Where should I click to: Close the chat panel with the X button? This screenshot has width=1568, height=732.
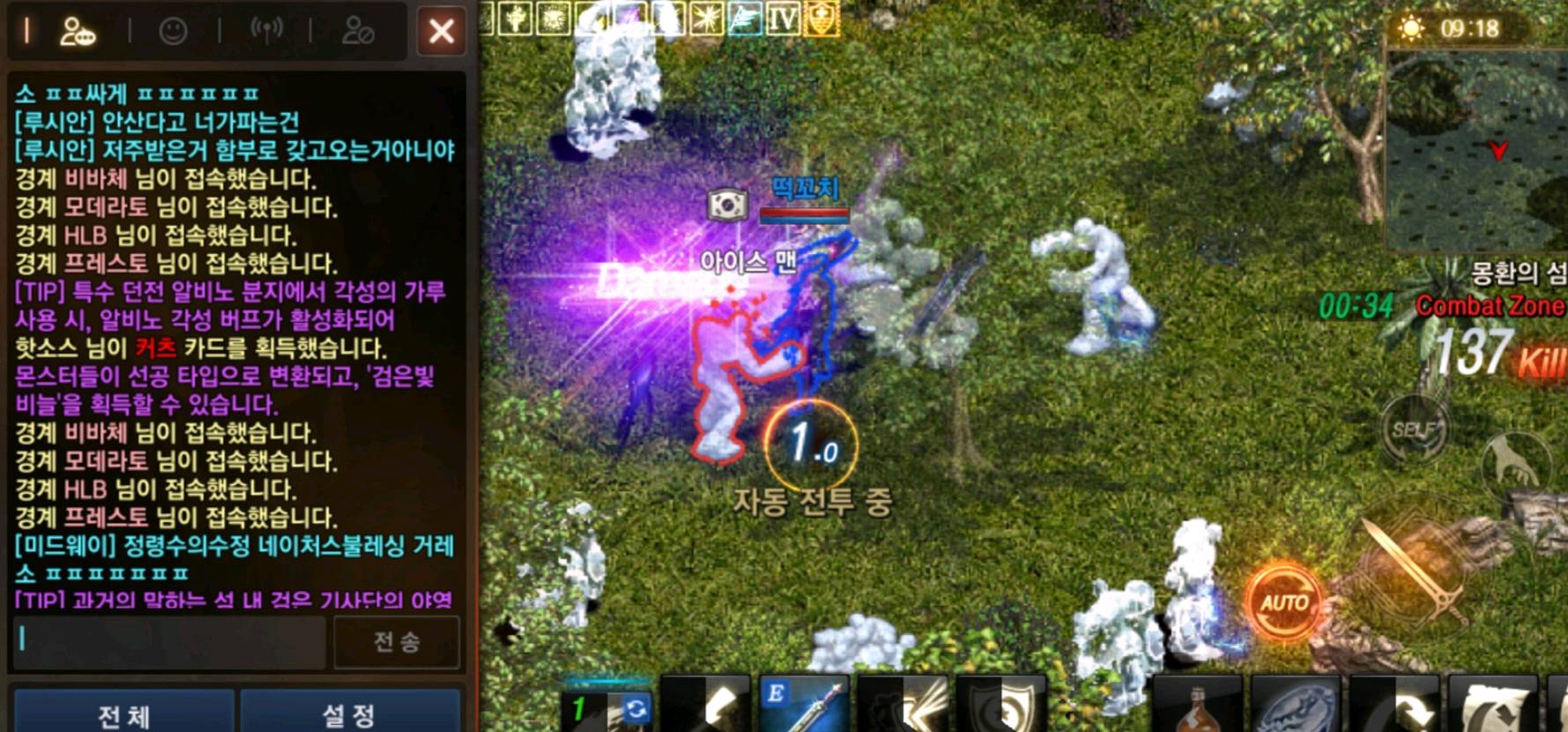tap(441, 32)
